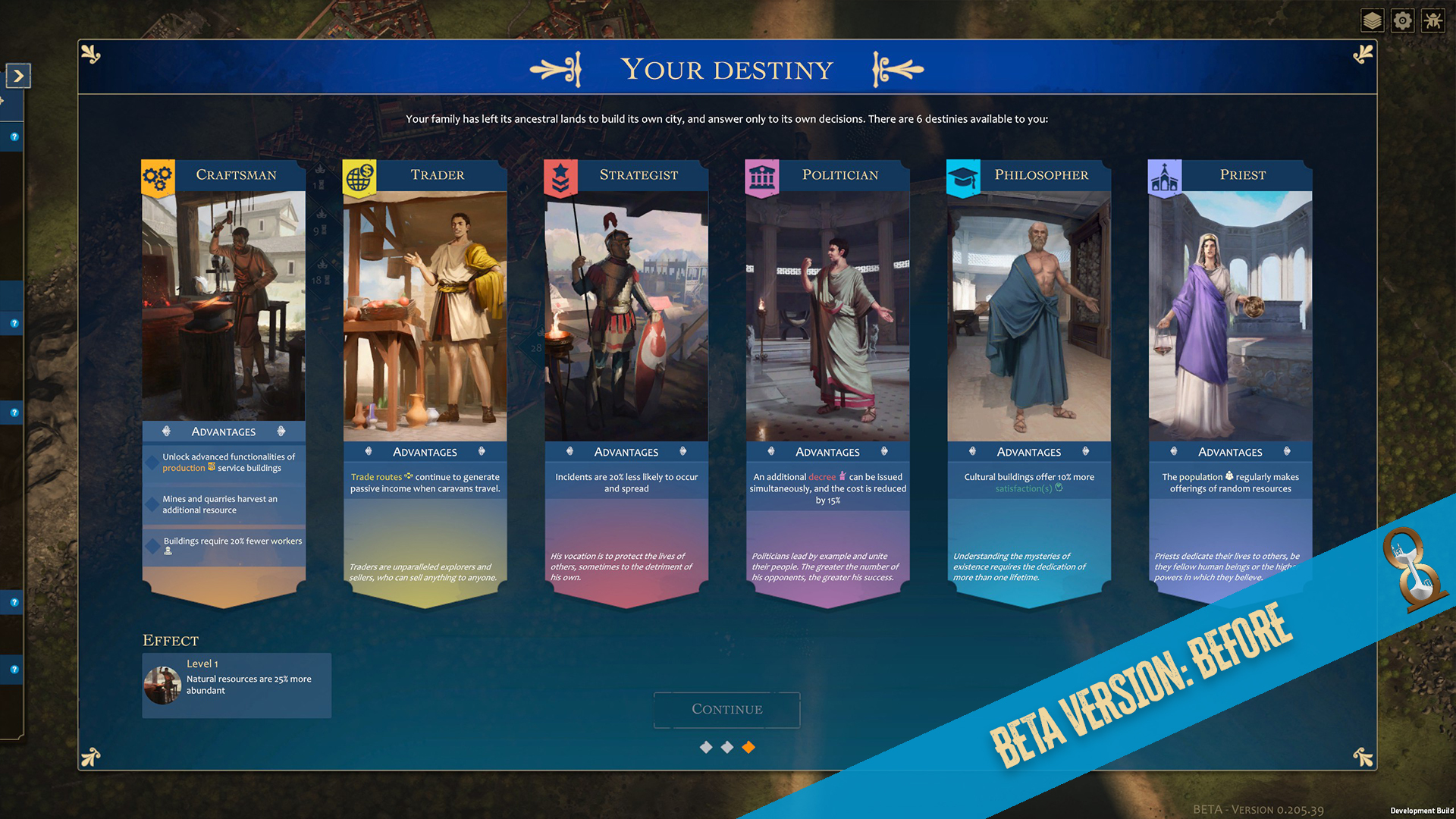Screen dimensions: 1456x819
Task: Click the Priest temple emblem
Action: (x=1165, y=175)
